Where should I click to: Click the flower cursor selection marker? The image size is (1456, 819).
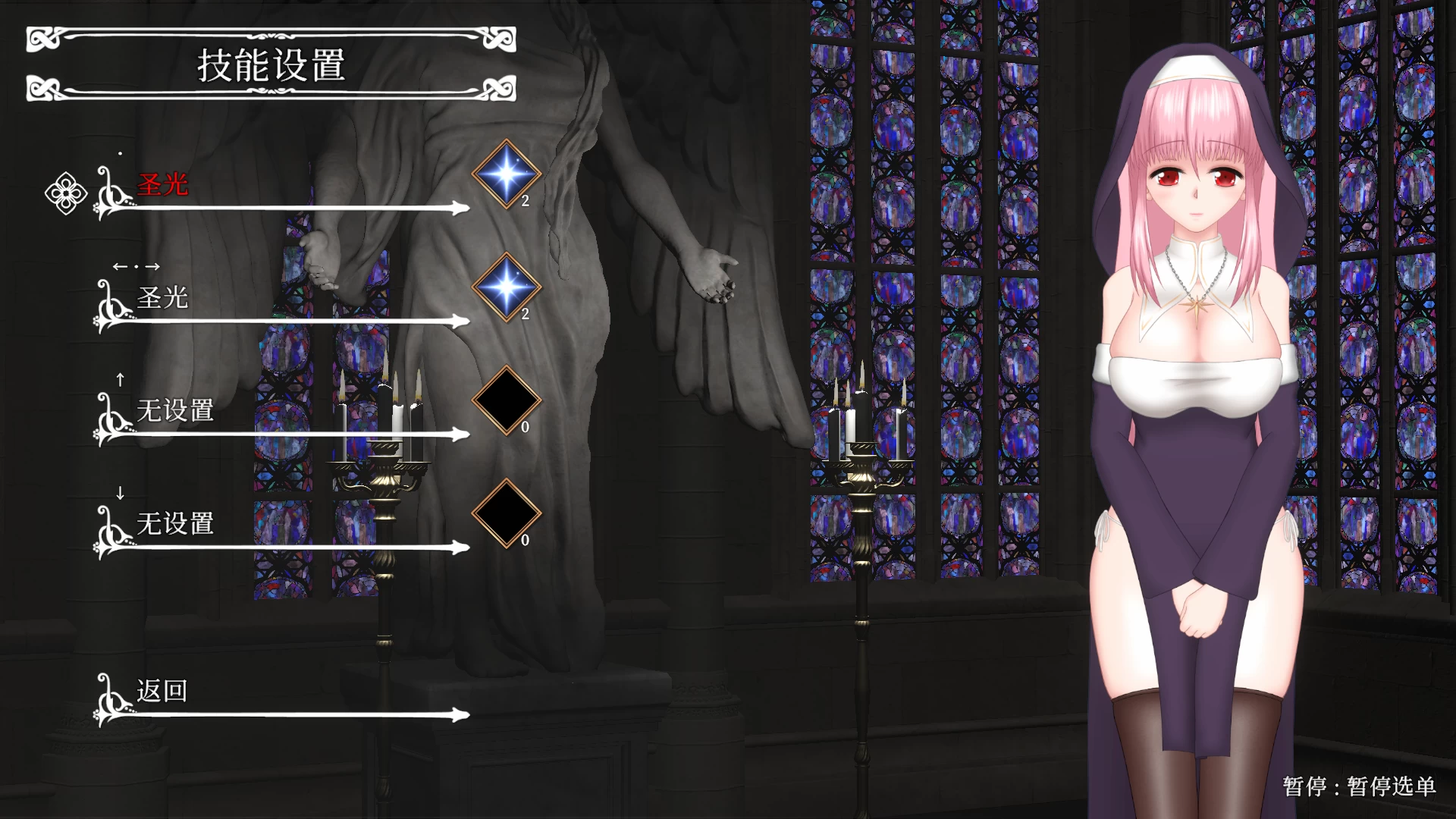[x=67, y=194]
